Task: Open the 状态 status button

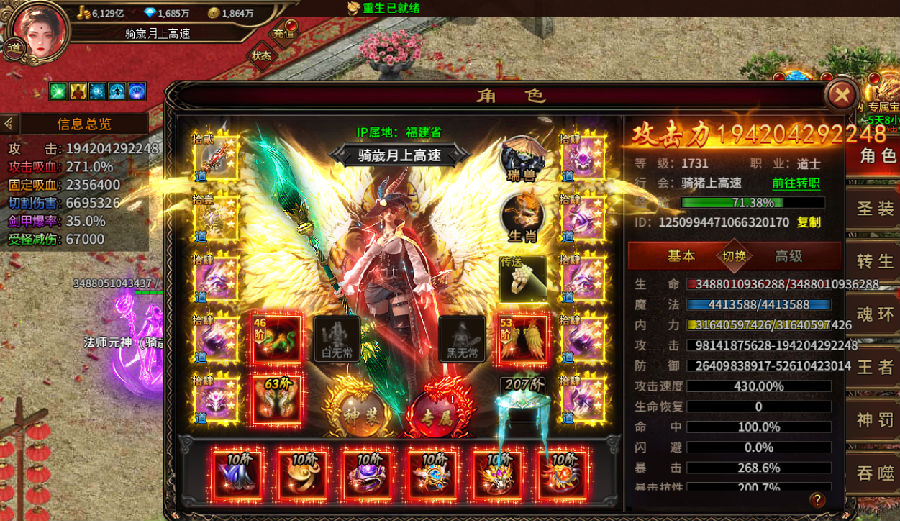Action: click(261, 55)
